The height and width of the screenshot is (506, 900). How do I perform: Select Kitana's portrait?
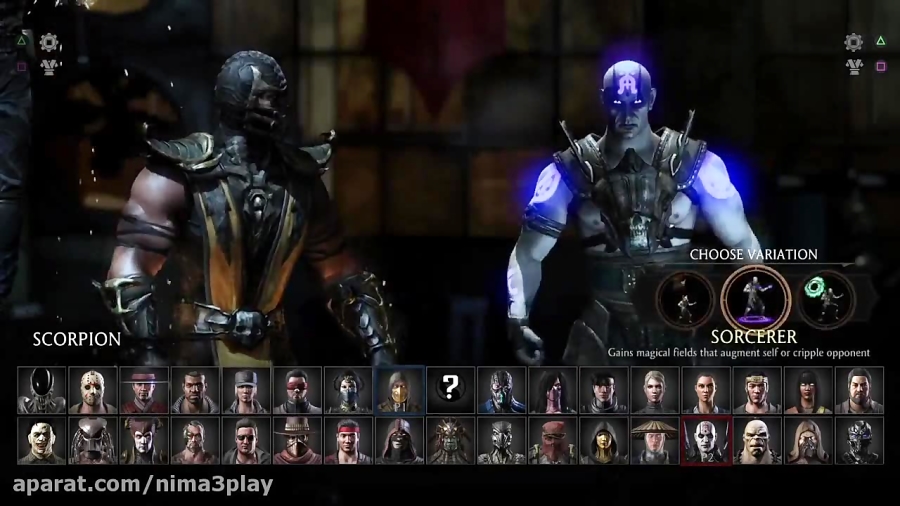[x=348, y=389]
